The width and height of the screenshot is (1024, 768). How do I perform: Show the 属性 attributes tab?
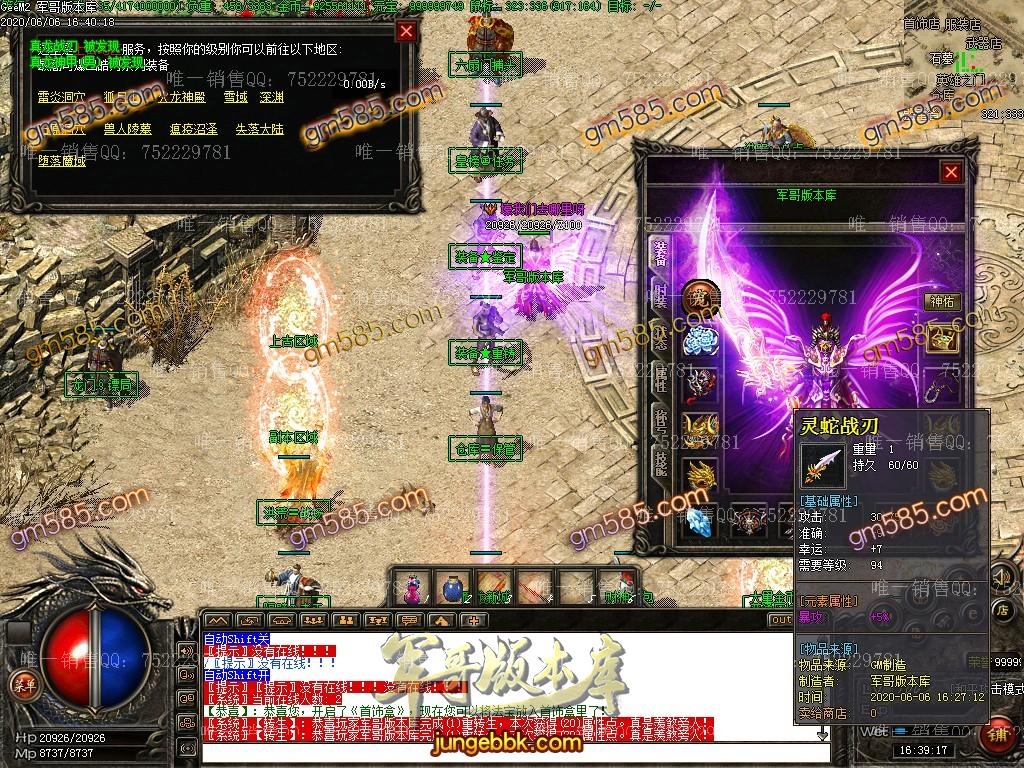660,376
